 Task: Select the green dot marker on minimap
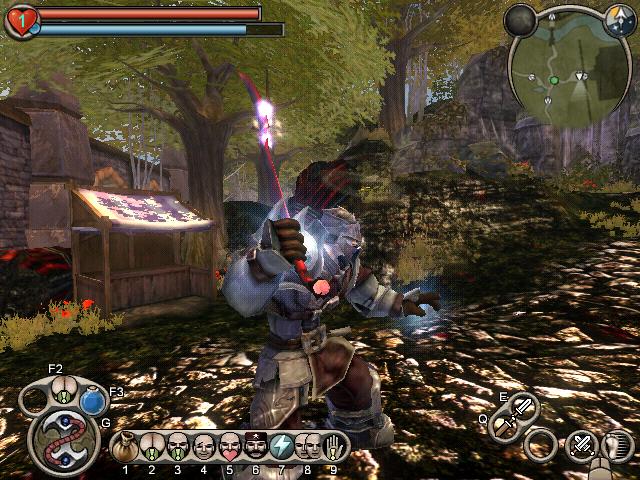tap(553, 79)
